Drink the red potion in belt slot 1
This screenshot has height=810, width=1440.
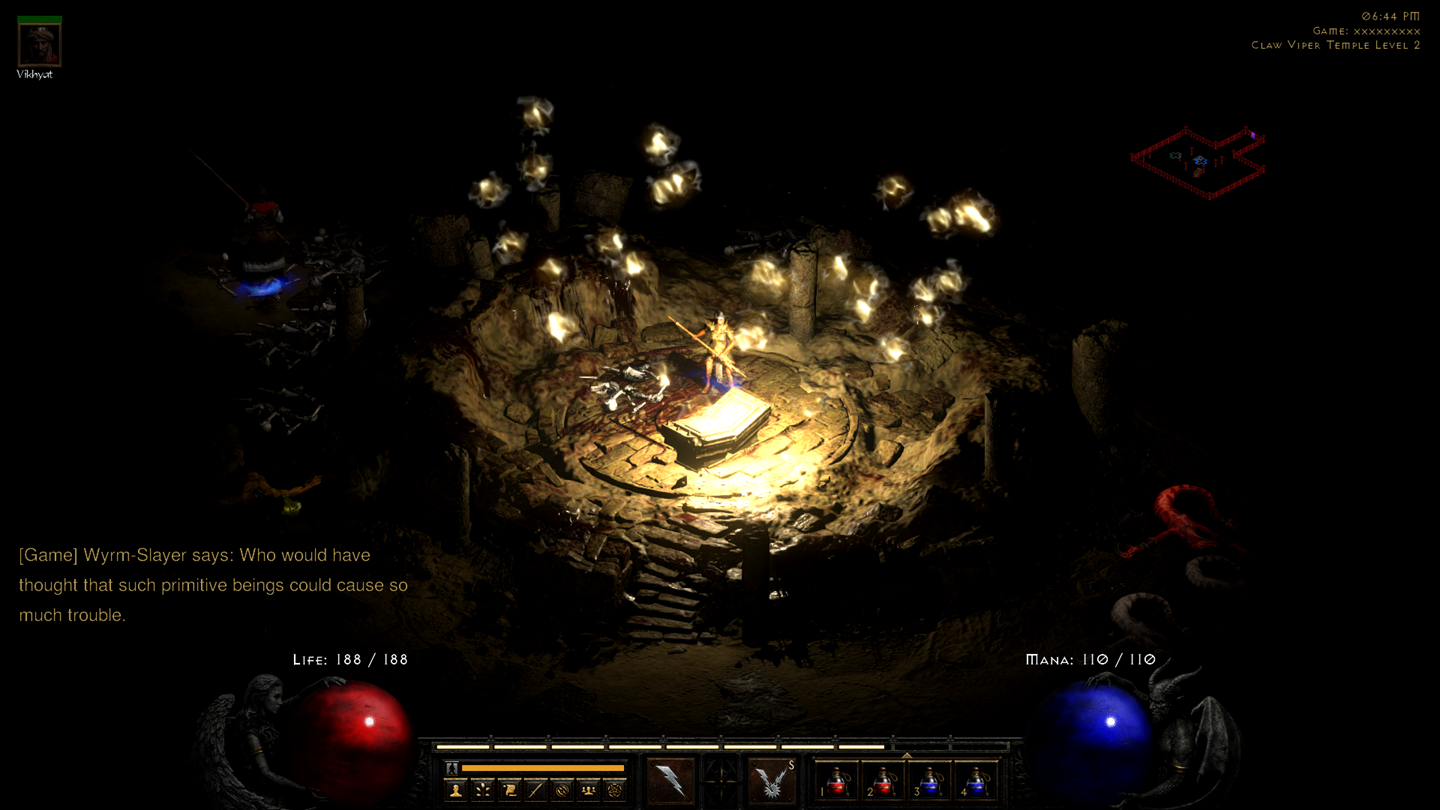838,784
